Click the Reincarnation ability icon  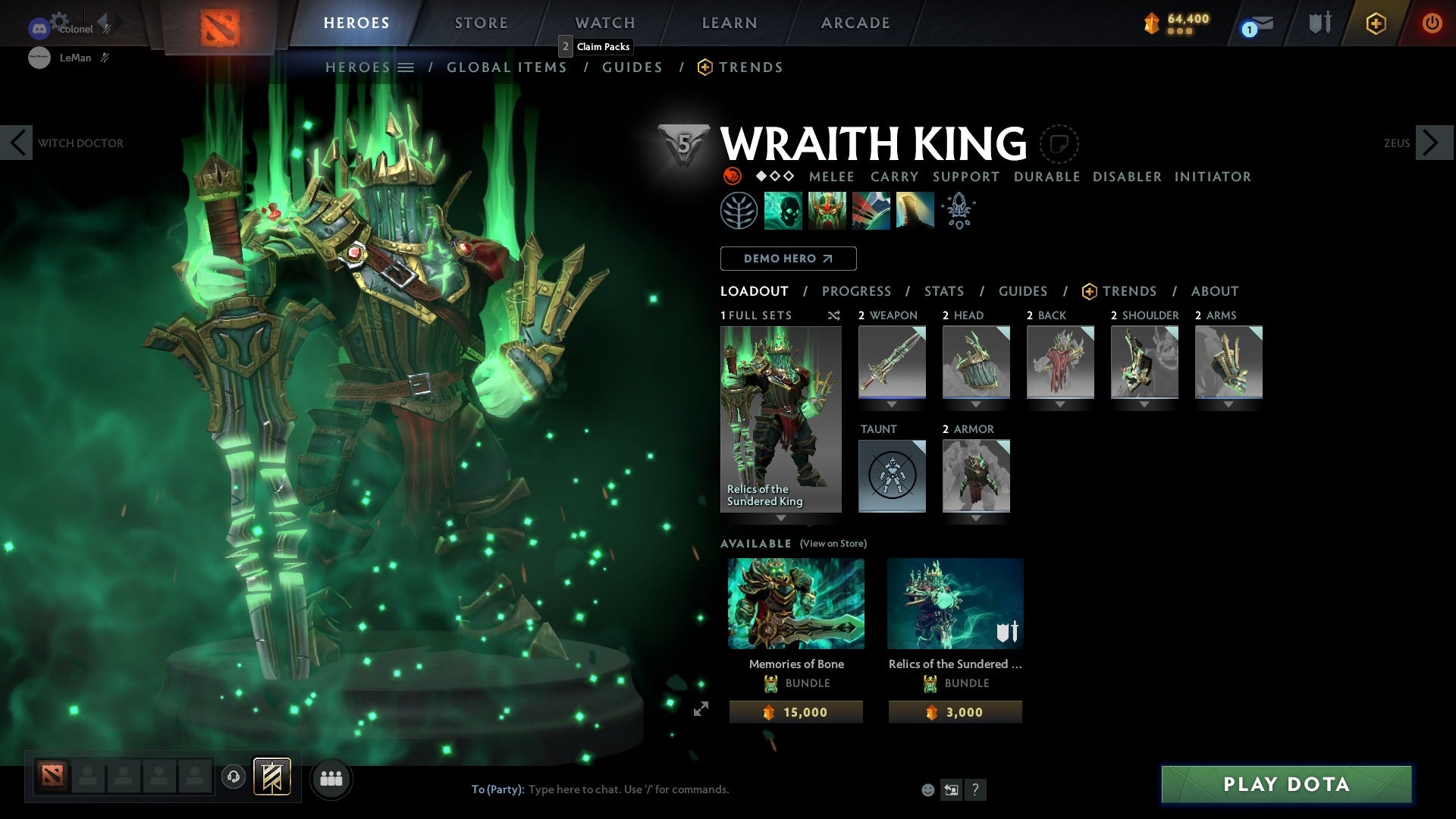coord(916,210)
